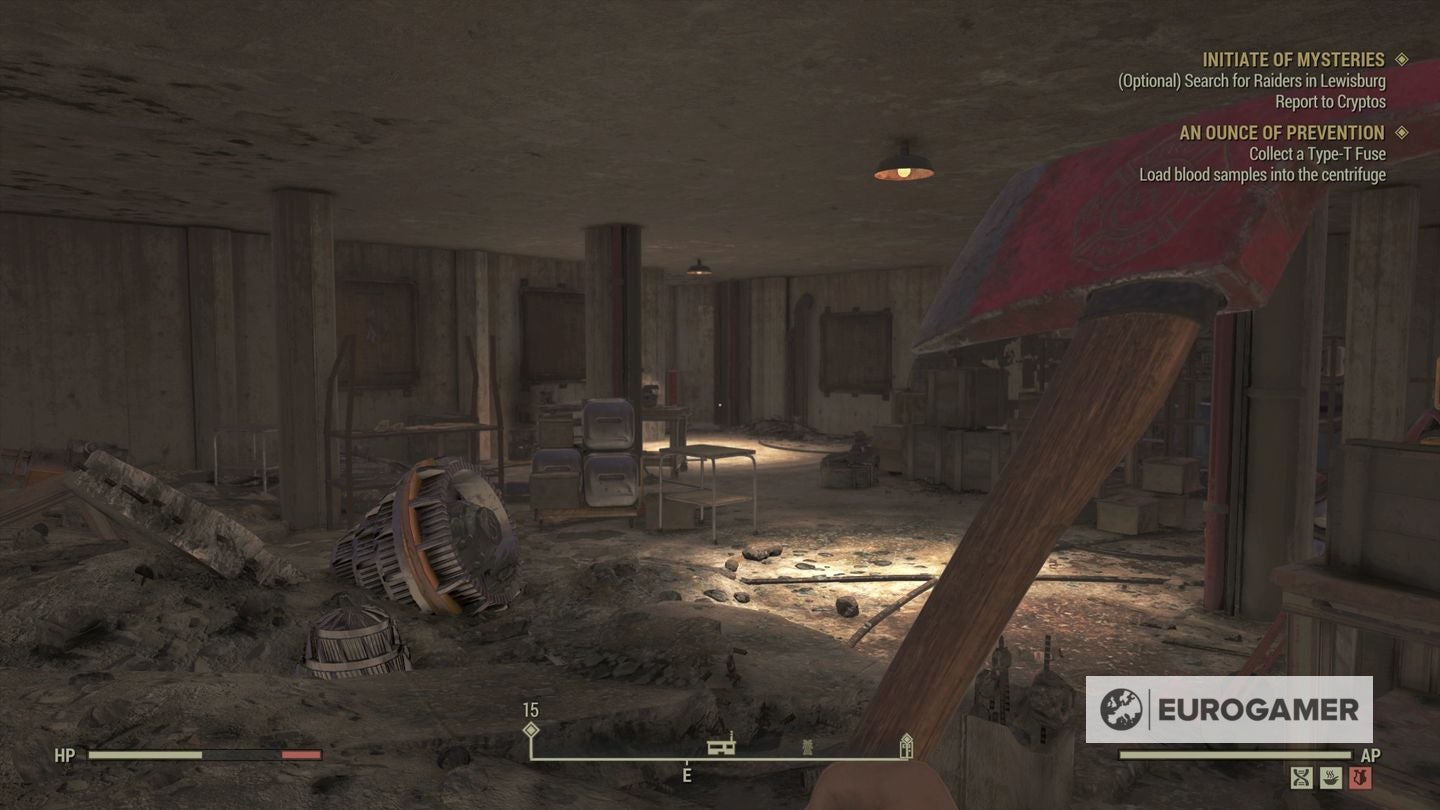This screenshot has width=1440, height=810.
Task: Click the building marker on the compass
Action: pyautogui.click(x=721, y=747)
